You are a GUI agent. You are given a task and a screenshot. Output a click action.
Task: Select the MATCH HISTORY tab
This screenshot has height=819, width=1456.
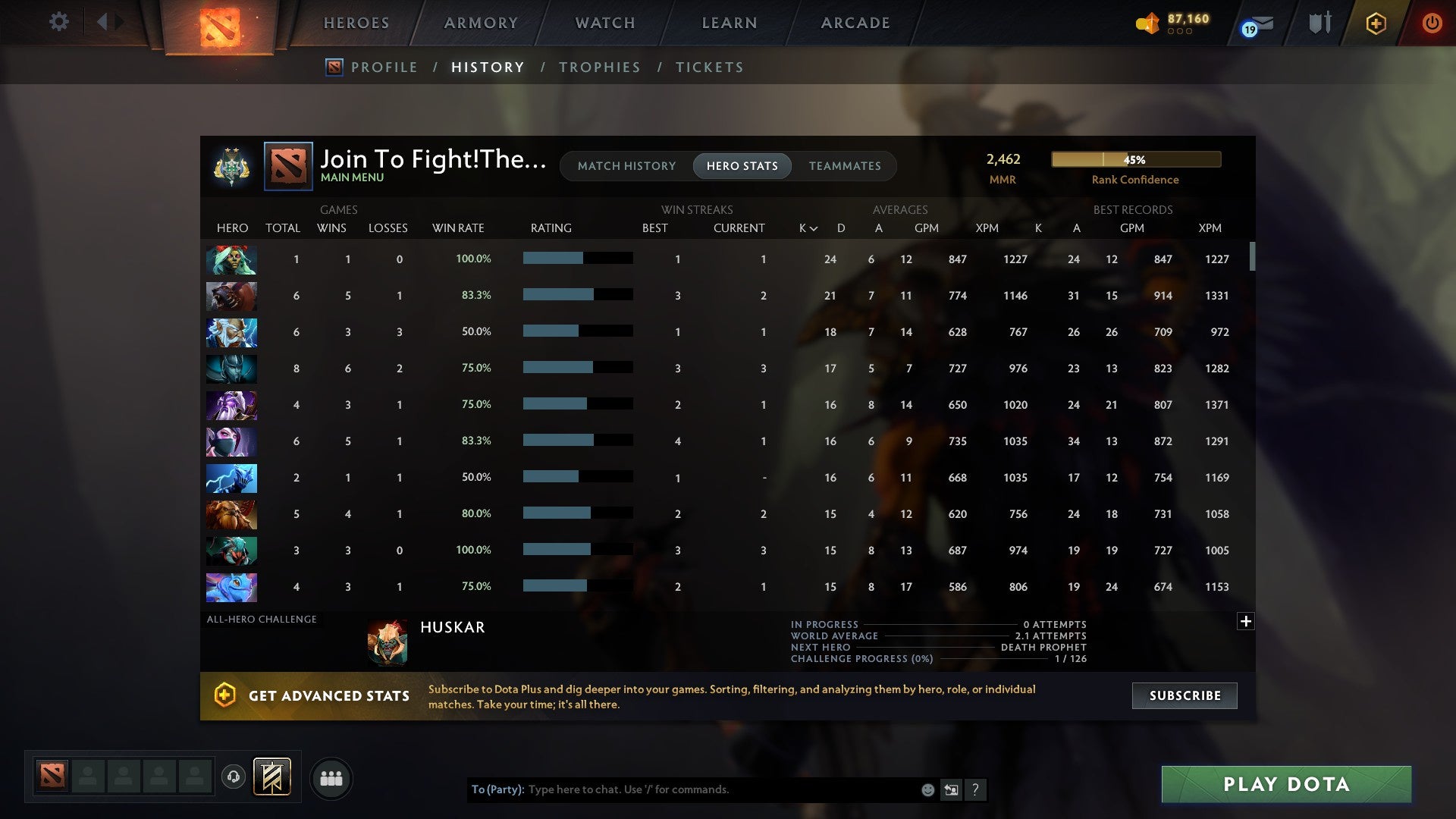click(626, 166)
